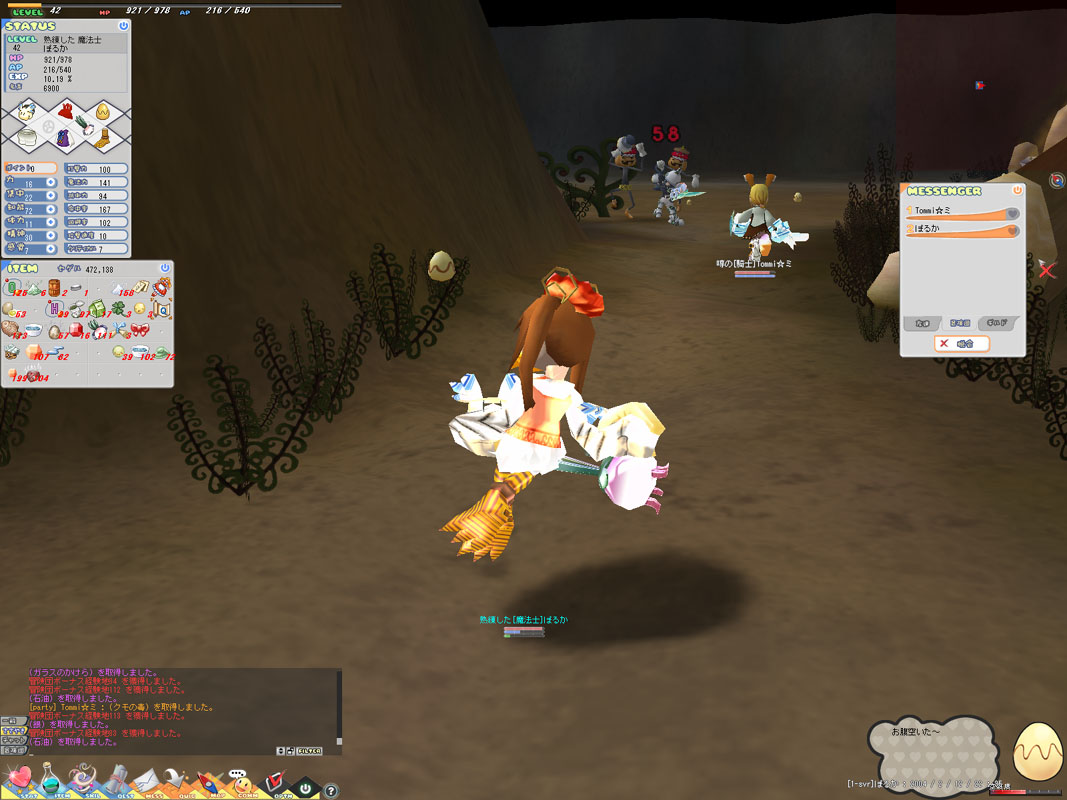Open the QUEST scroll menu icon
The width and height of the screenshot is (1067, 800).
pyautogui.click(x=116, y=779)
